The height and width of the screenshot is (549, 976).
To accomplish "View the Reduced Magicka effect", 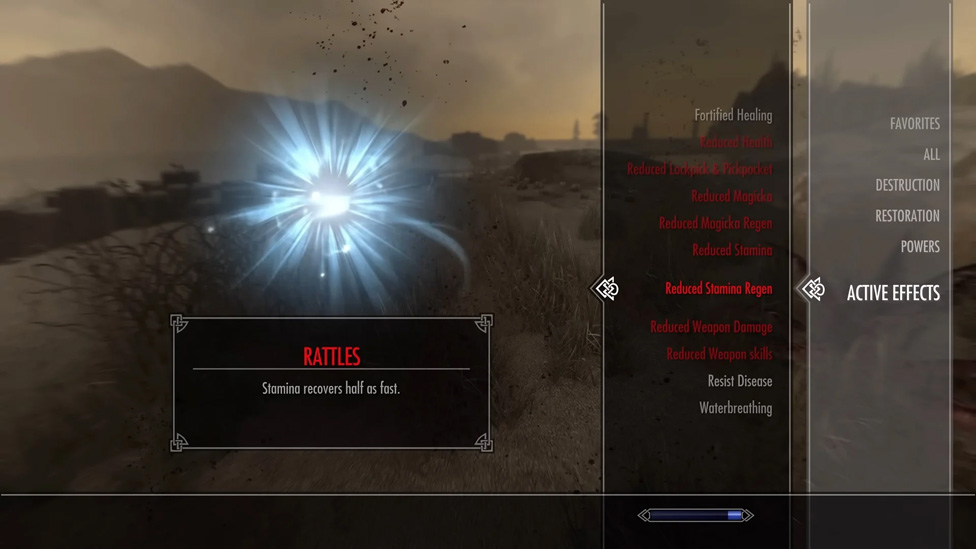I will (731, 197).
